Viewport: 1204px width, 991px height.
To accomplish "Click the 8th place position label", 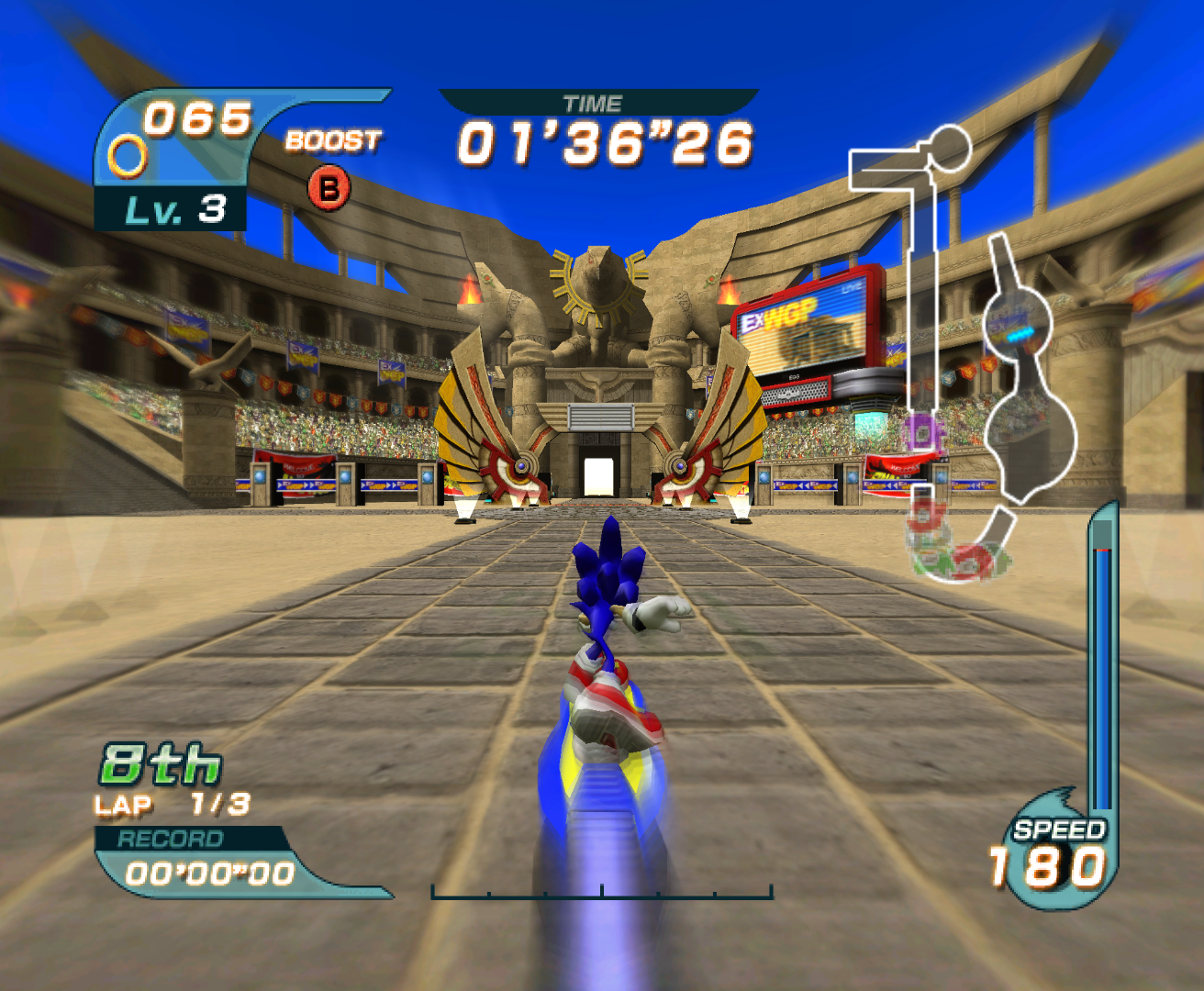I will click(158, 763).
